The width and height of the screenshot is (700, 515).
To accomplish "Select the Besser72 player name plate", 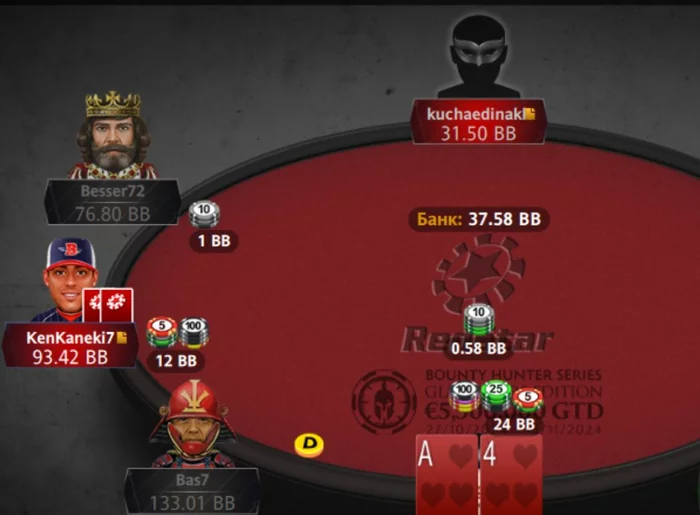I will (x=112, y=201).
